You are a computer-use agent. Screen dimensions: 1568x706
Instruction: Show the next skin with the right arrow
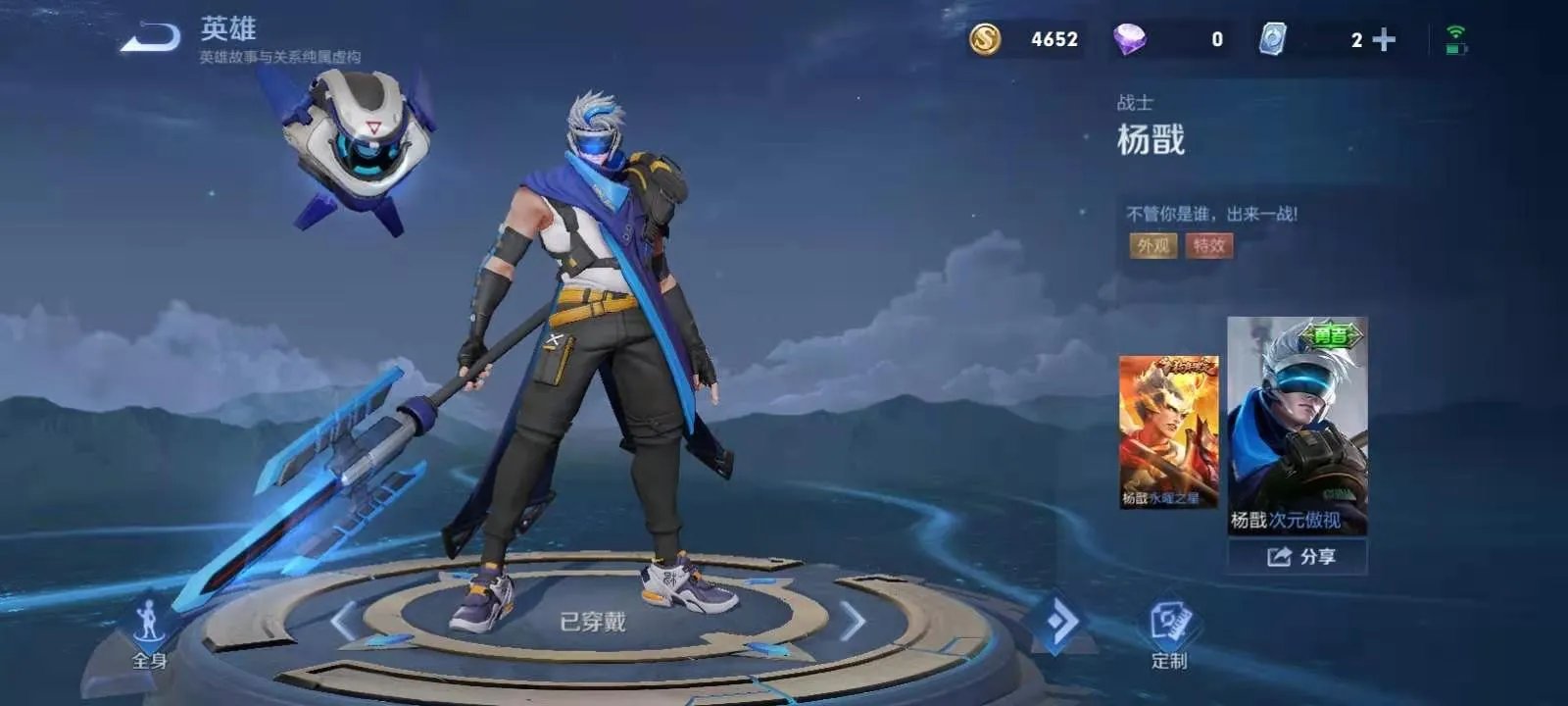(853, 622)
